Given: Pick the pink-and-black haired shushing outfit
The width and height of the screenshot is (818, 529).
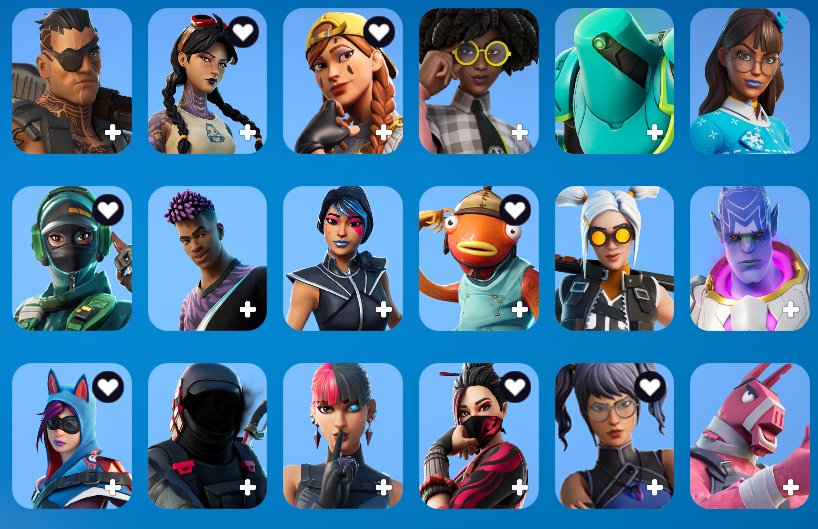Looking at the screenshot, I should point(342,436).
